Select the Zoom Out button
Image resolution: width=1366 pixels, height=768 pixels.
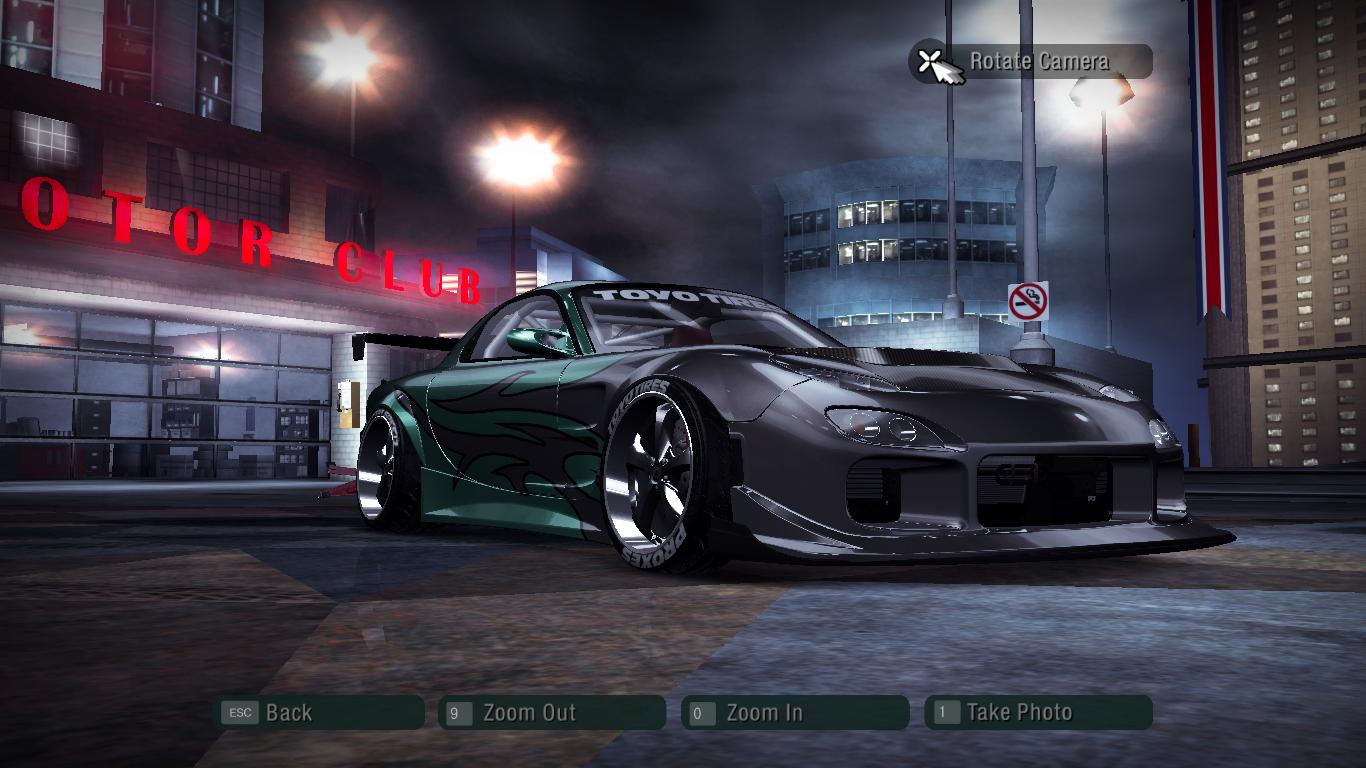pos(551,713)
